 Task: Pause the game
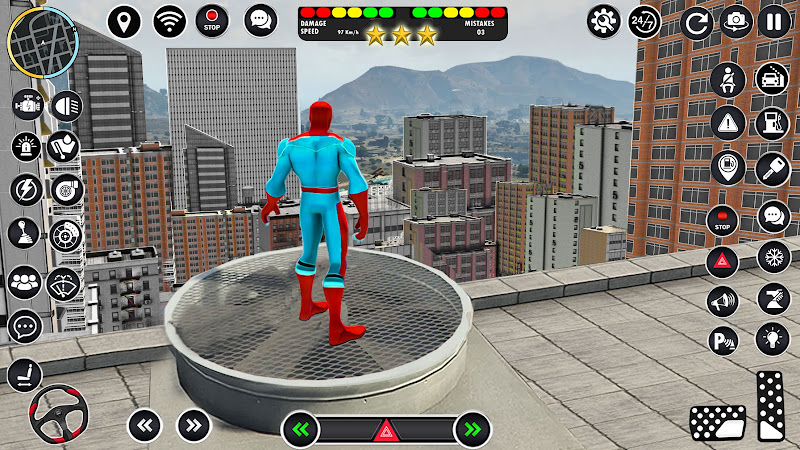click(x=774, y=21)
